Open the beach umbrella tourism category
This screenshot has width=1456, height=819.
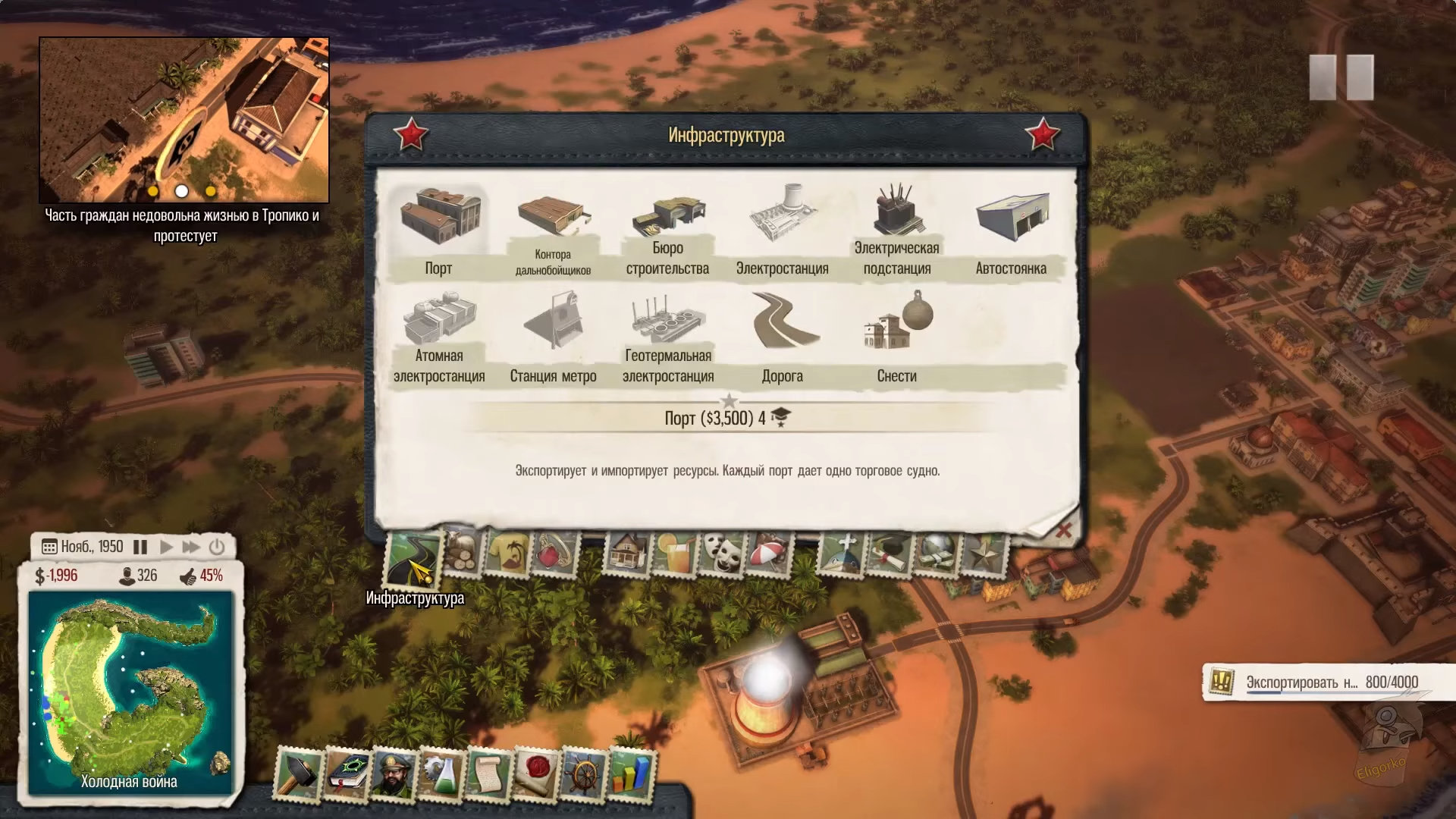tap(768, 552)
